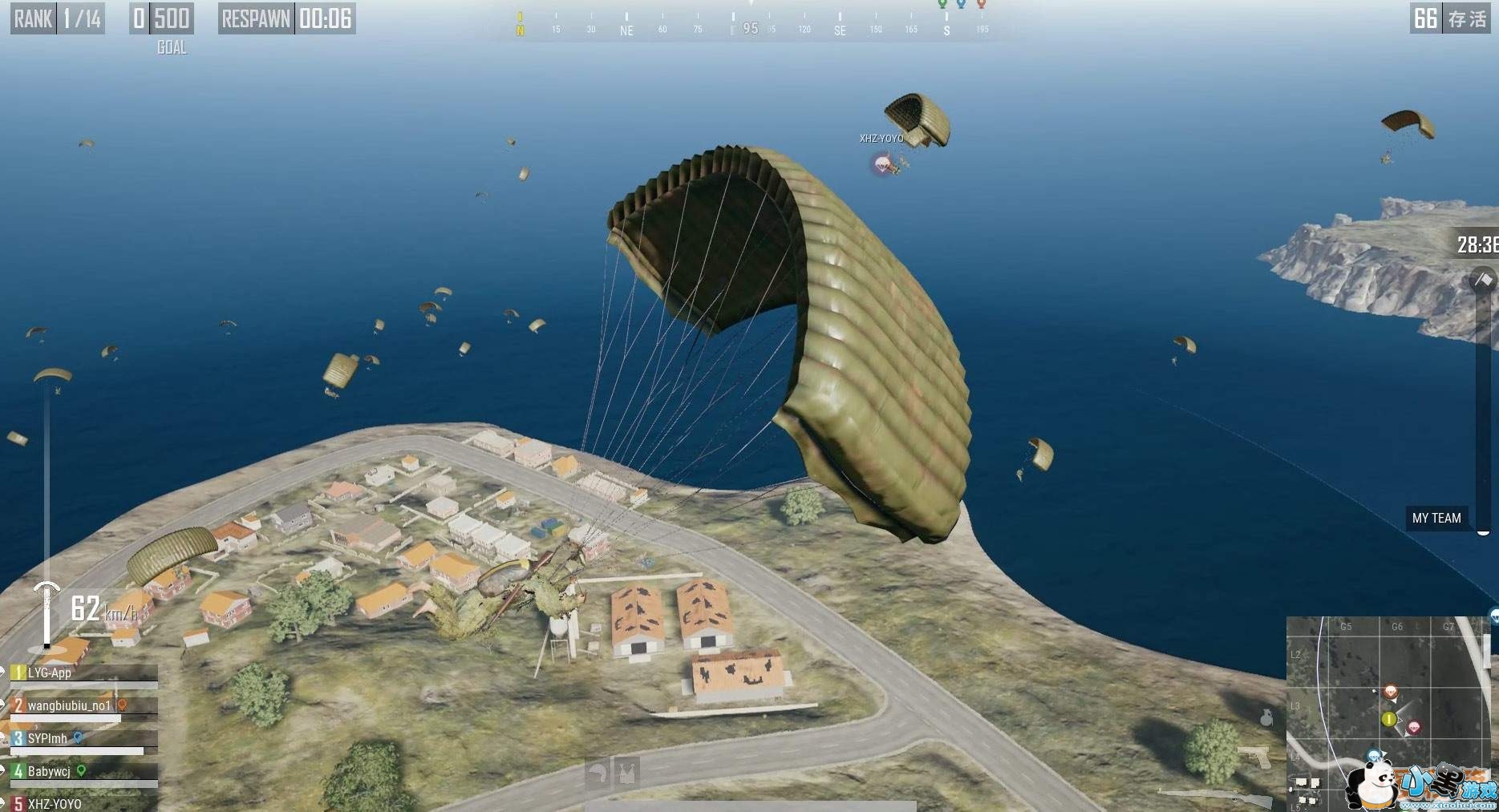This screenshot has height=812, width=1499.
Task: Select the grenade icon slot
Action: 1266,717
